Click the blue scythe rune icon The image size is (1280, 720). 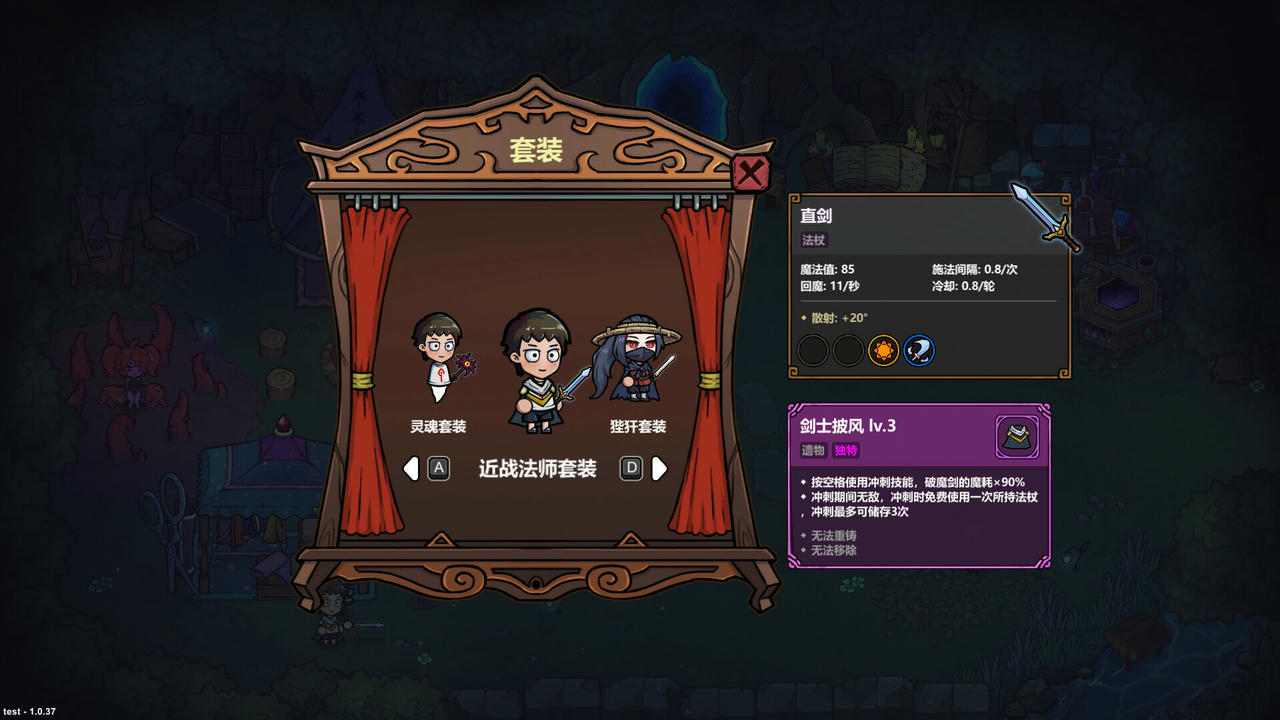click(x=918, y=351)
